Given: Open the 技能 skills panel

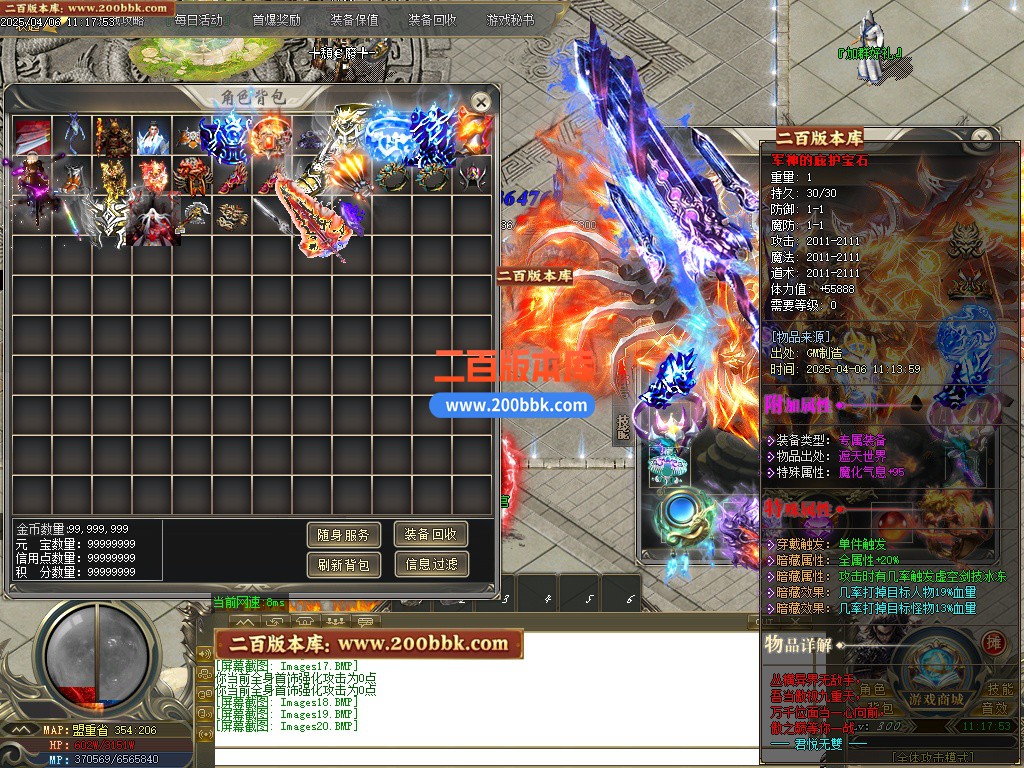Looking at the screenshot, I should [x=1000, y=689].
